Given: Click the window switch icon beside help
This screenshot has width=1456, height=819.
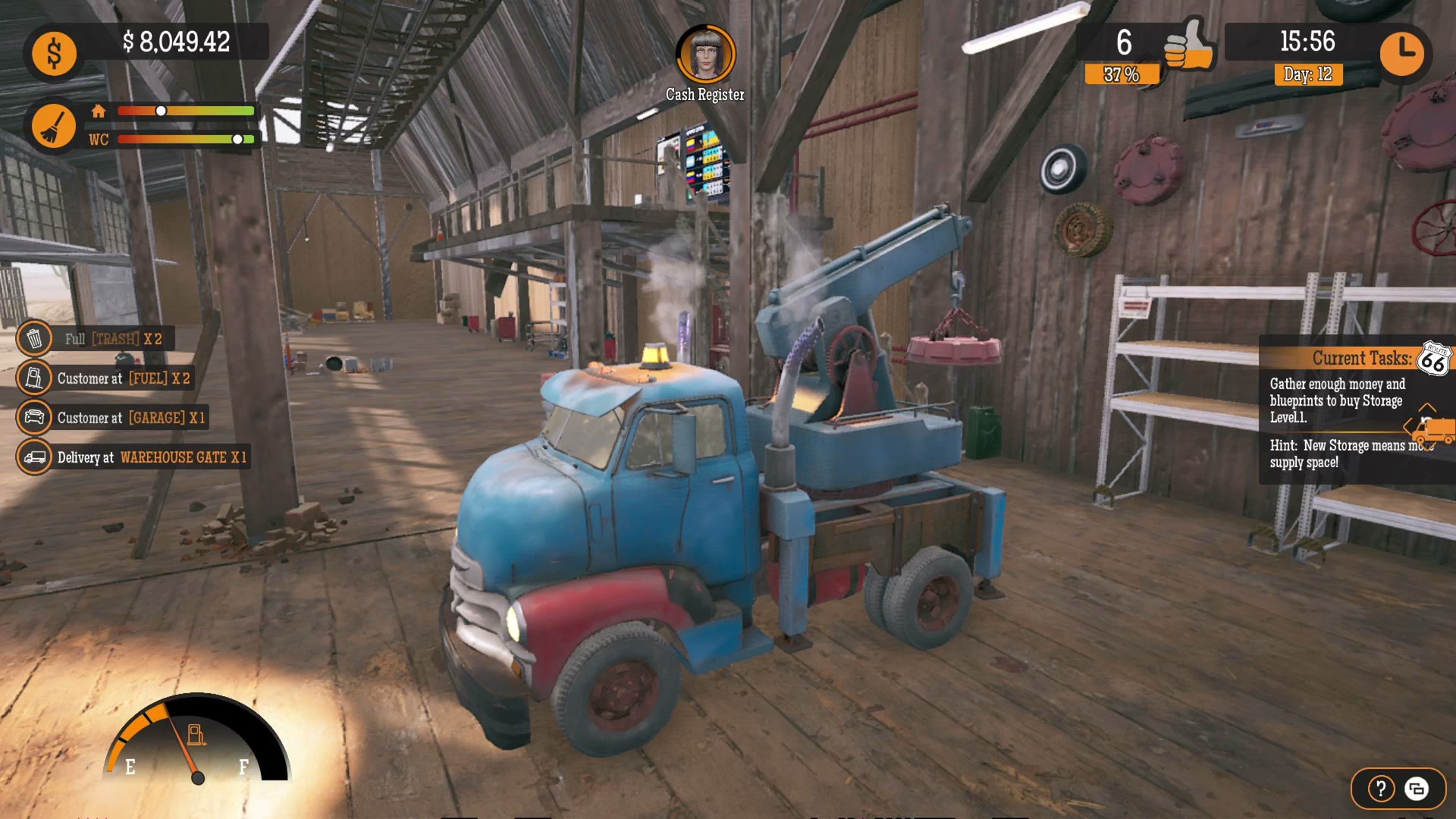Looking at the screenshot, I should tap(1416, 789).
